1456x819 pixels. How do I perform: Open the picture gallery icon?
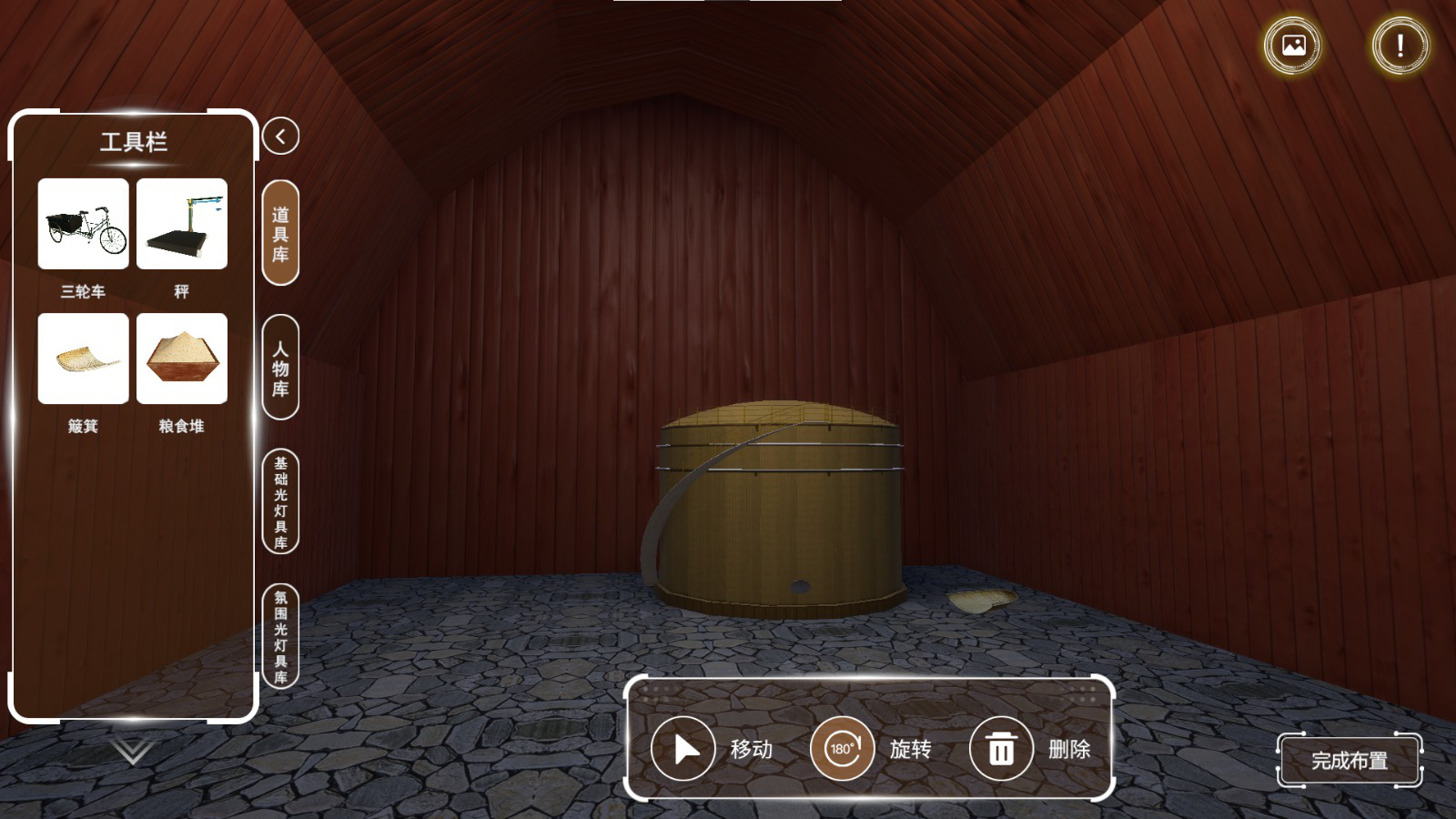(x=1293, y=45)
